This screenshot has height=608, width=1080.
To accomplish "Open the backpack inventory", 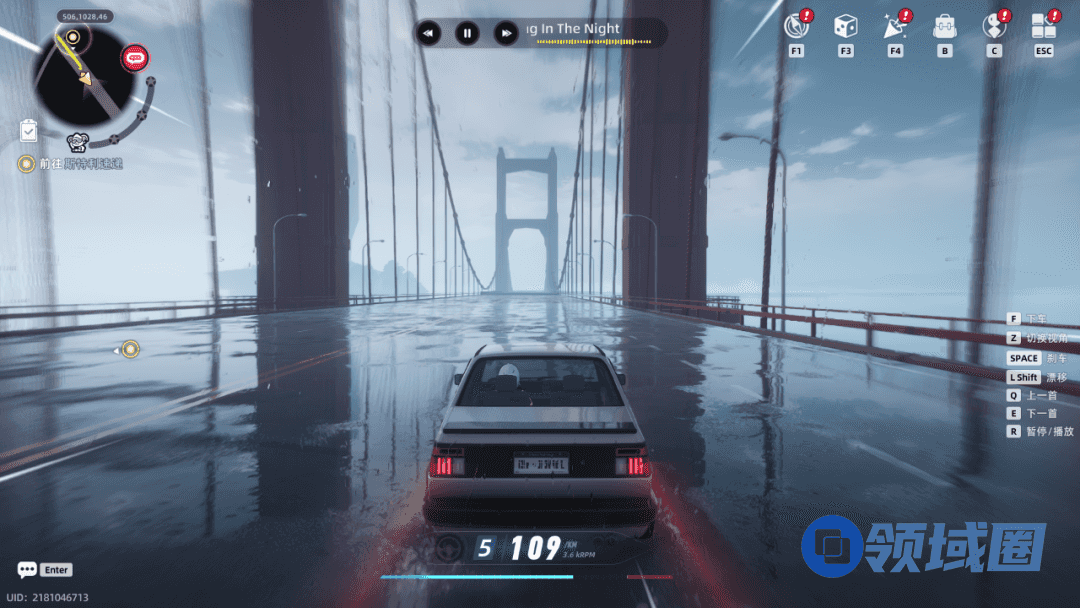I will pos(944,27).
